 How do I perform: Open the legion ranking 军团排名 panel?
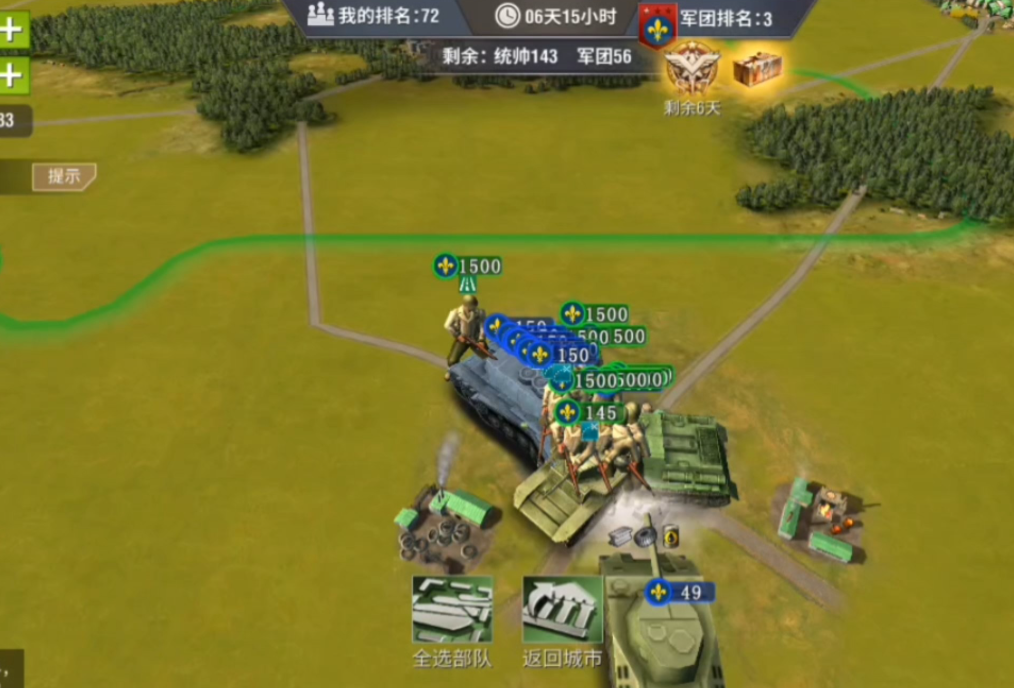(725, 19)
